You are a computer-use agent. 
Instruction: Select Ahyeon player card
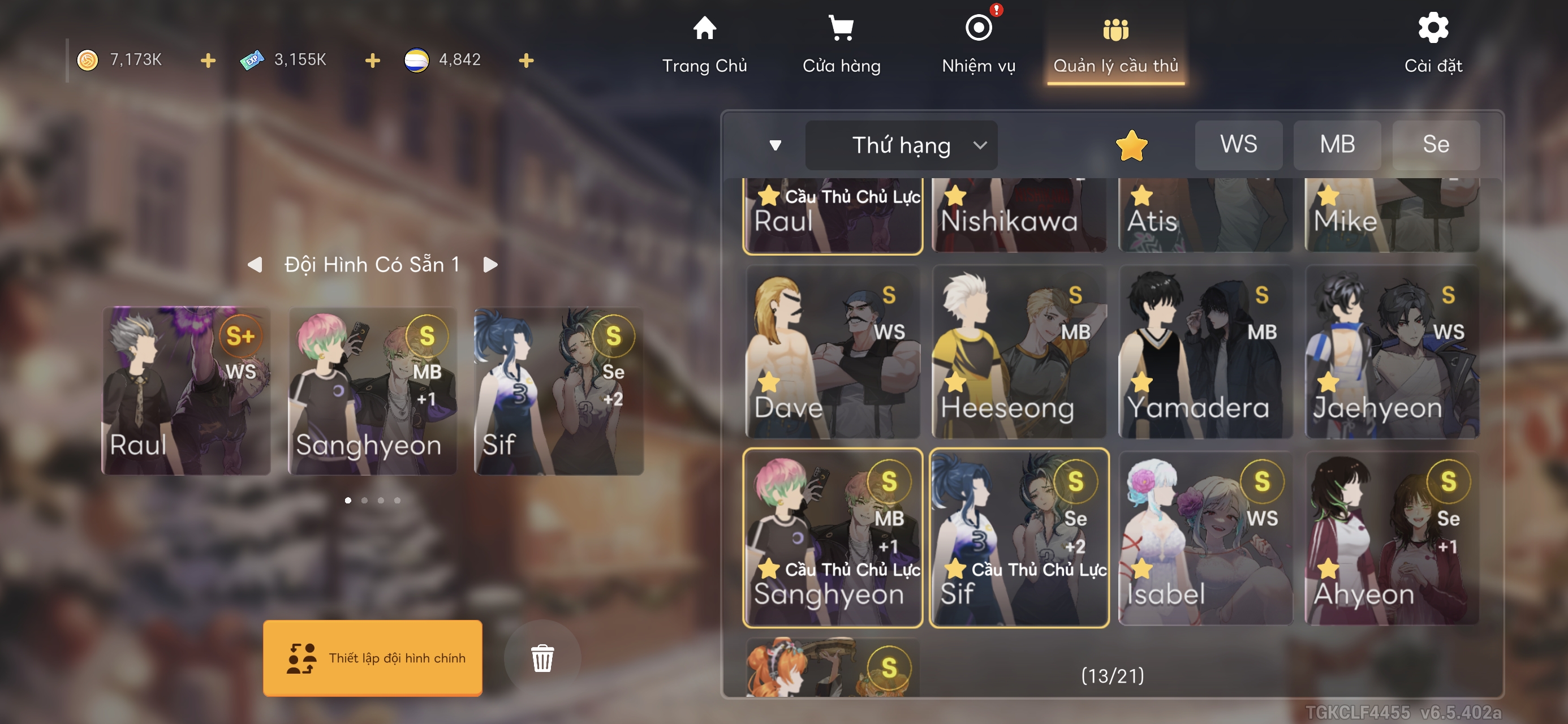(x=1392, y=538)
